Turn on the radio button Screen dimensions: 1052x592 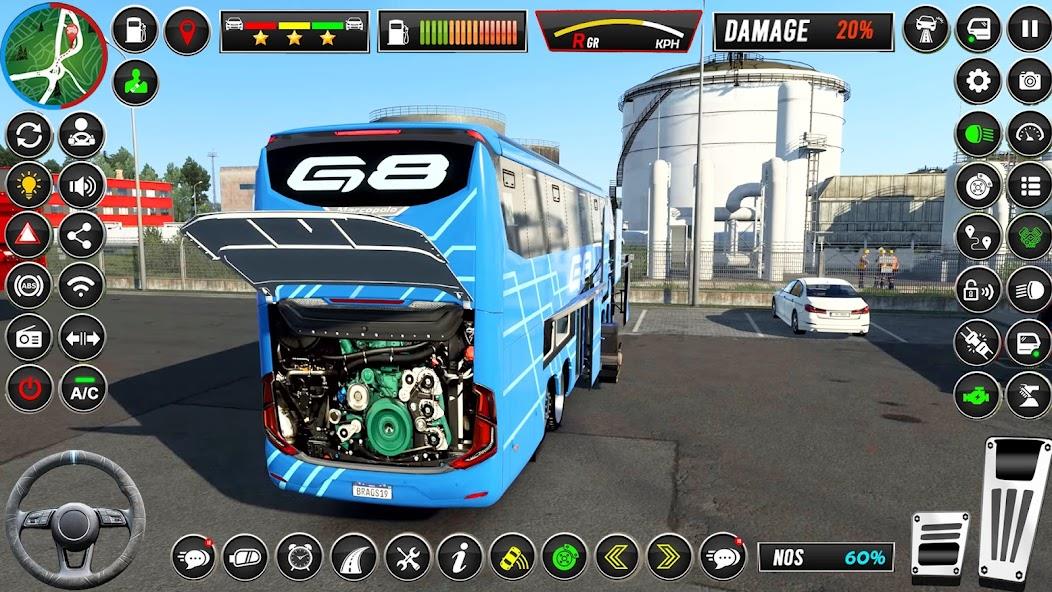pos(29,337)
